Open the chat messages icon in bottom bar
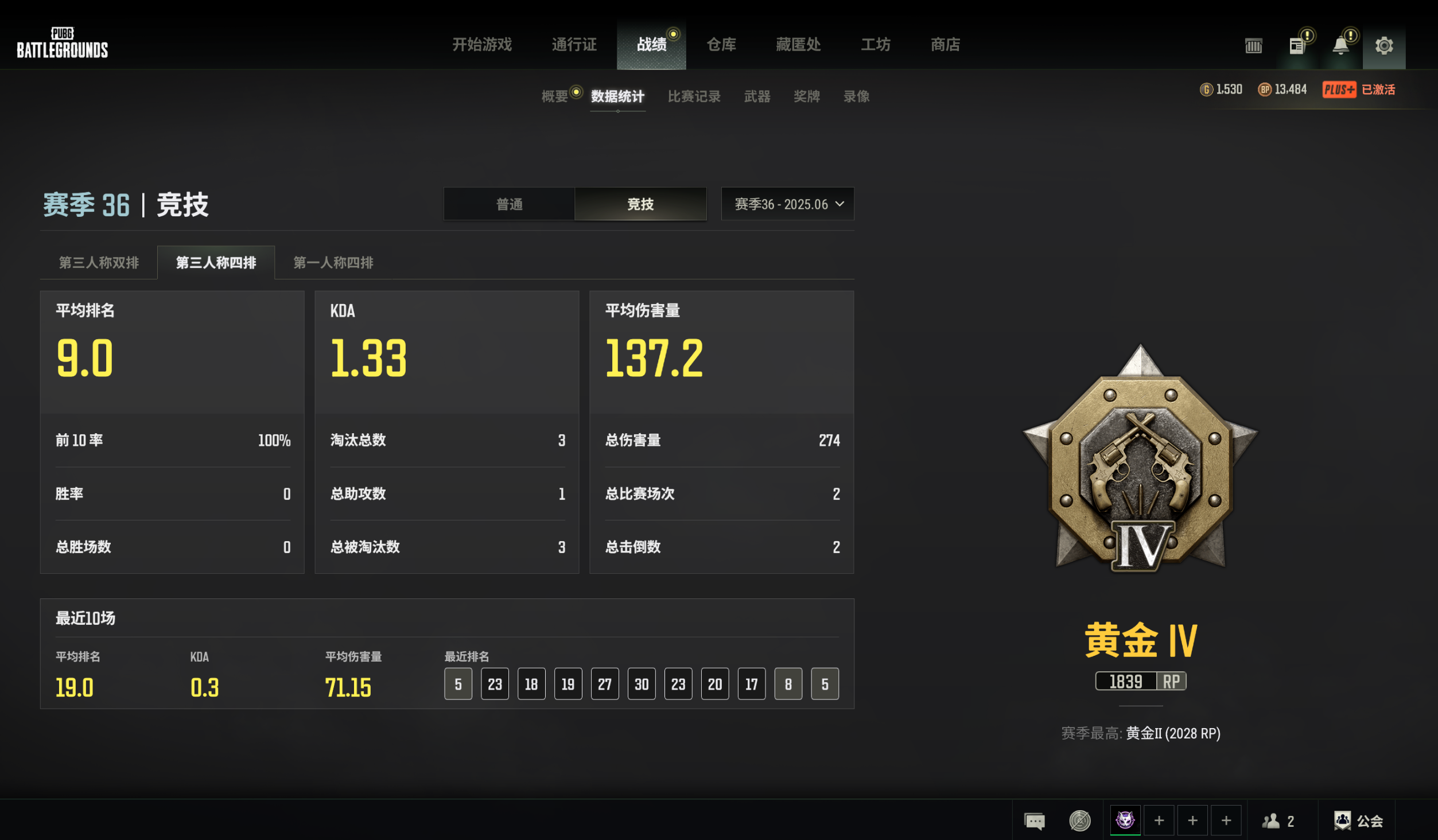This screenshot has height=840, width=1438. pyautogui.click(x=1034, y=820)
